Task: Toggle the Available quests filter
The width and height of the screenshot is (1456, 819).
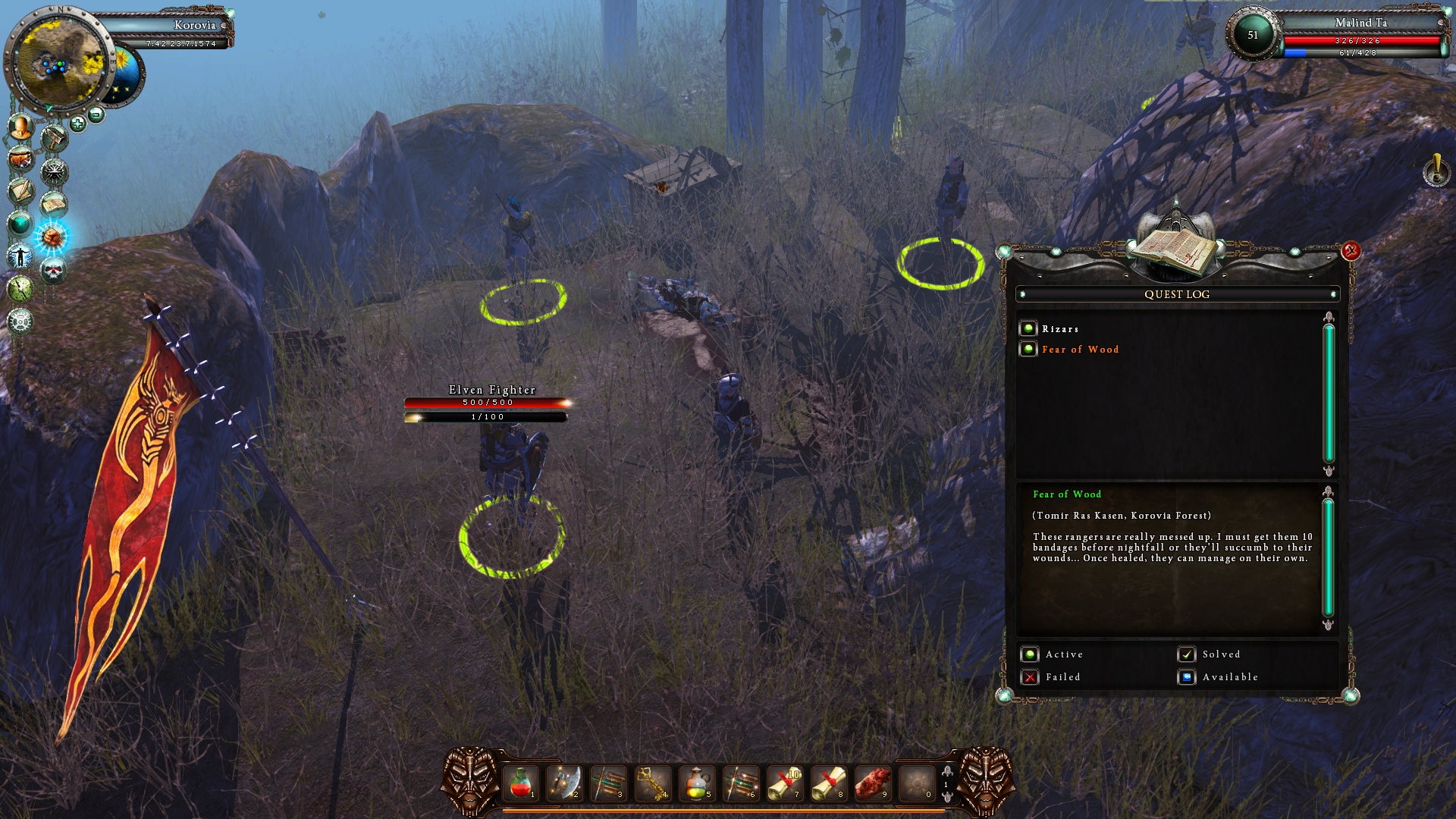Action: coord(1186,677)
